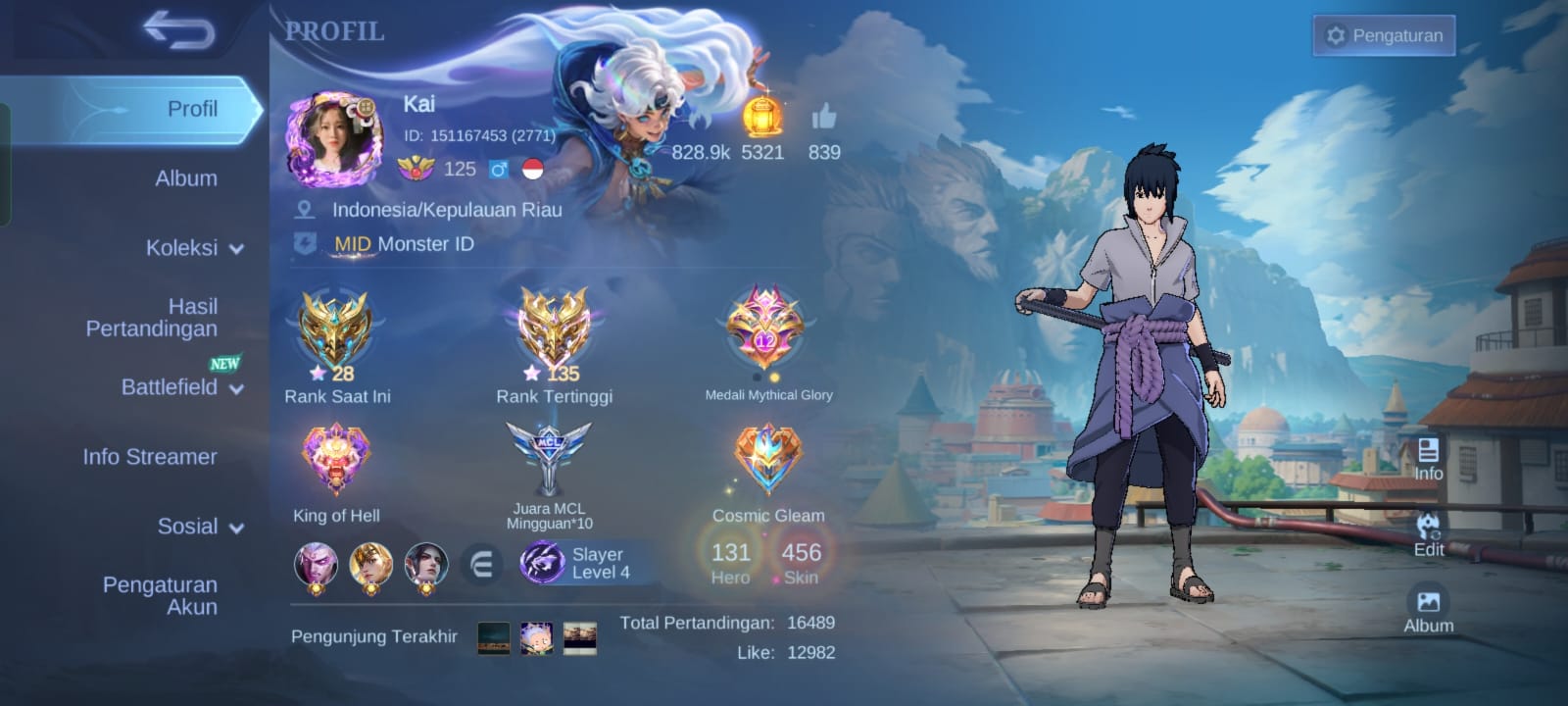Open the Info button beside the character

(x=1428, y=459)
